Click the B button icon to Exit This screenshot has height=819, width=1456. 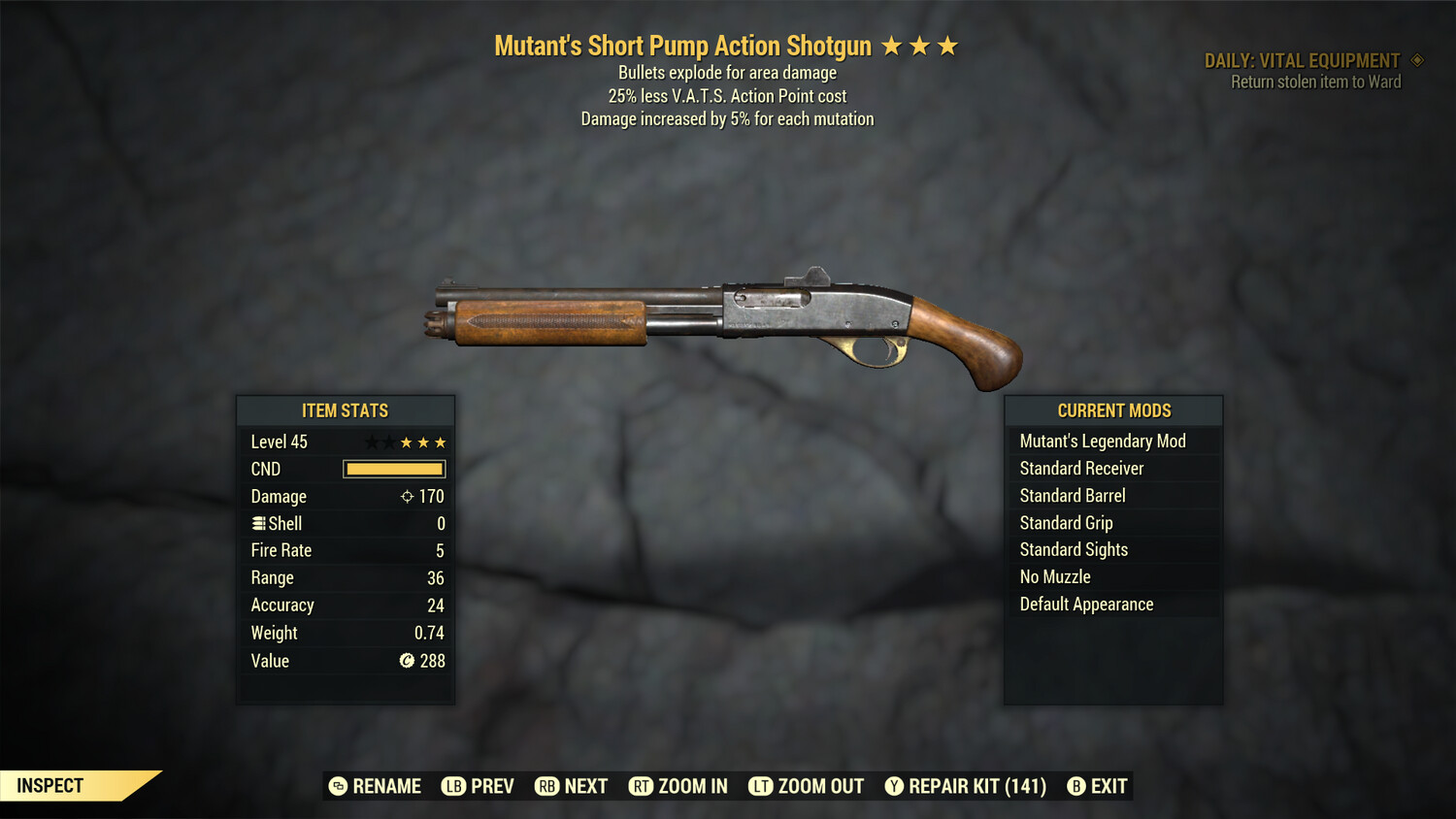[1075, 786]
